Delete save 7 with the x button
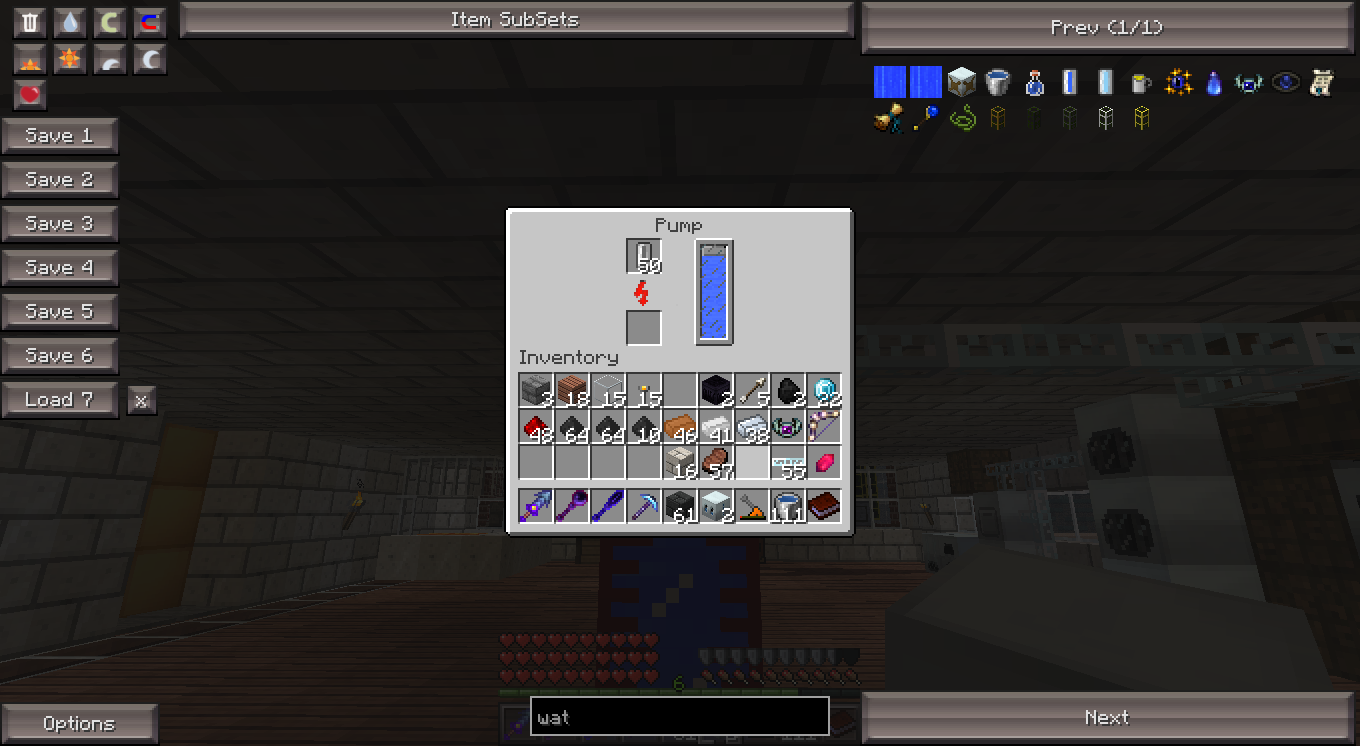The width and height of the screenshot is (1360, 746). 141,401
